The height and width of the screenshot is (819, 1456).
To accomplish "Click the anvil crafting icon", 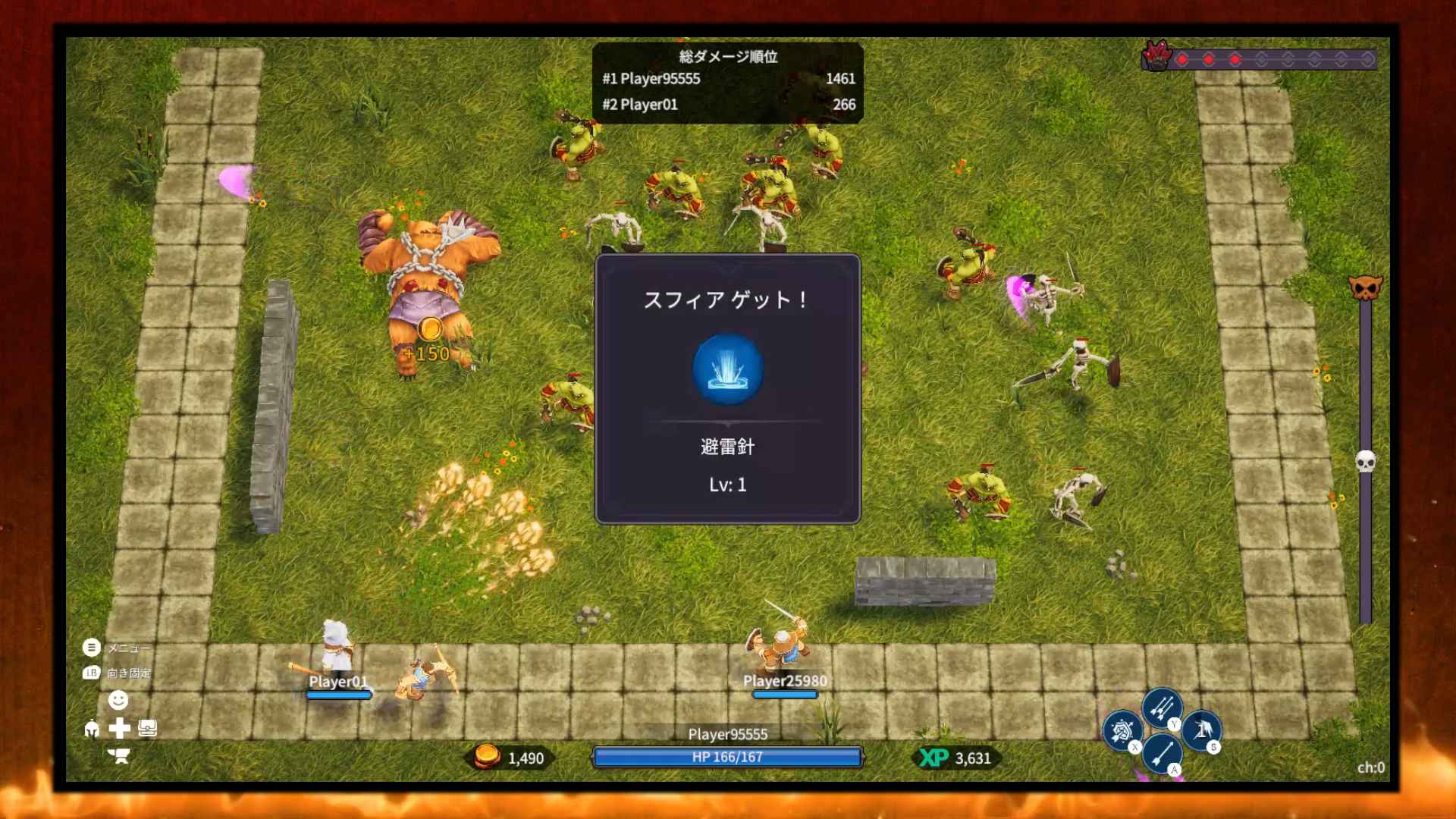I will pyautogui.click(x=119, y=756).
